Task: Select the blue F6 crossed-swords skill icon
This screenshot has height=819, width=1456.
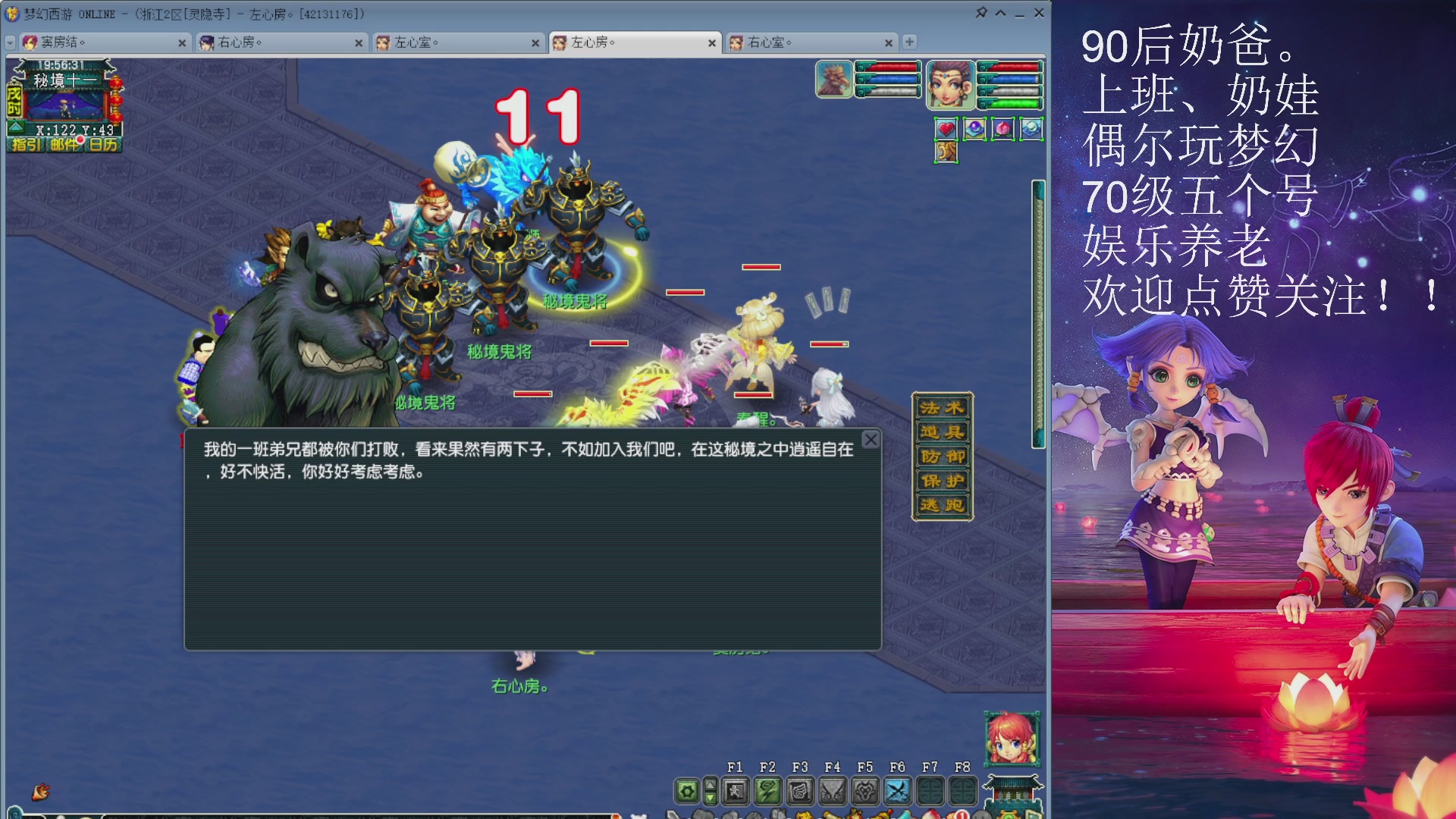Action: tap(899, 791)
